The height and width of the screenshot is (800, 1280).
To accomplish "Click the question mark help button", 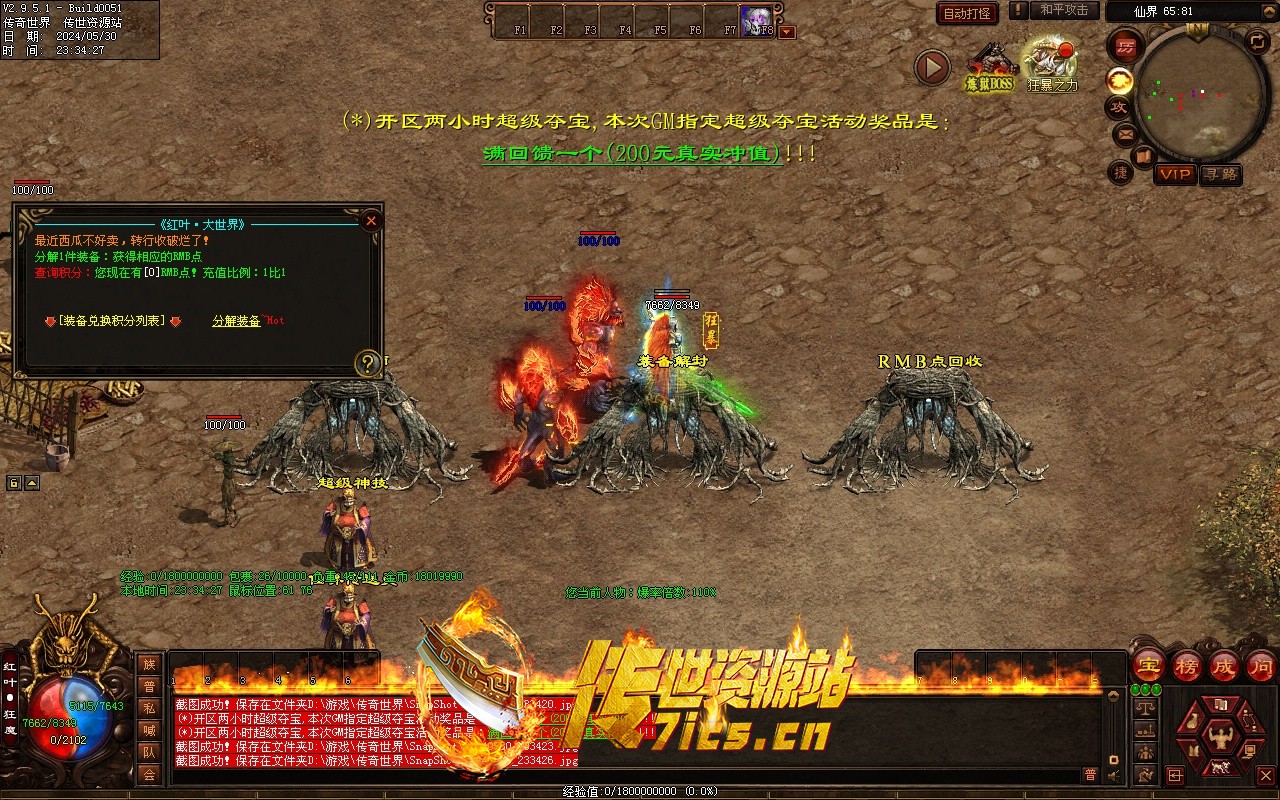I will click(368, 363).
